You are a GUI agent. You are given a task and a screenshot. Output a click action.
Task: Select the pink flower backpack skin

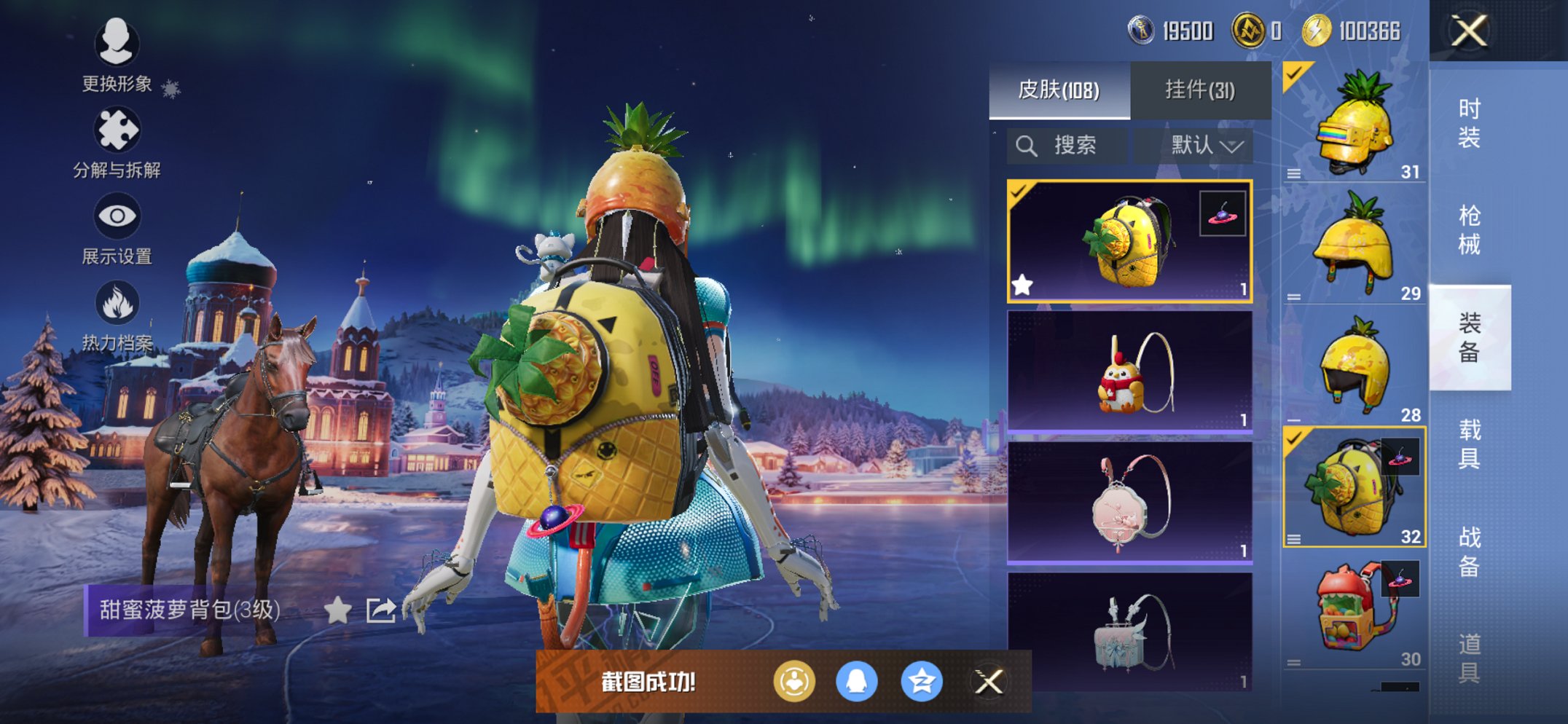pyautogui.click(x=1129, y=503)
